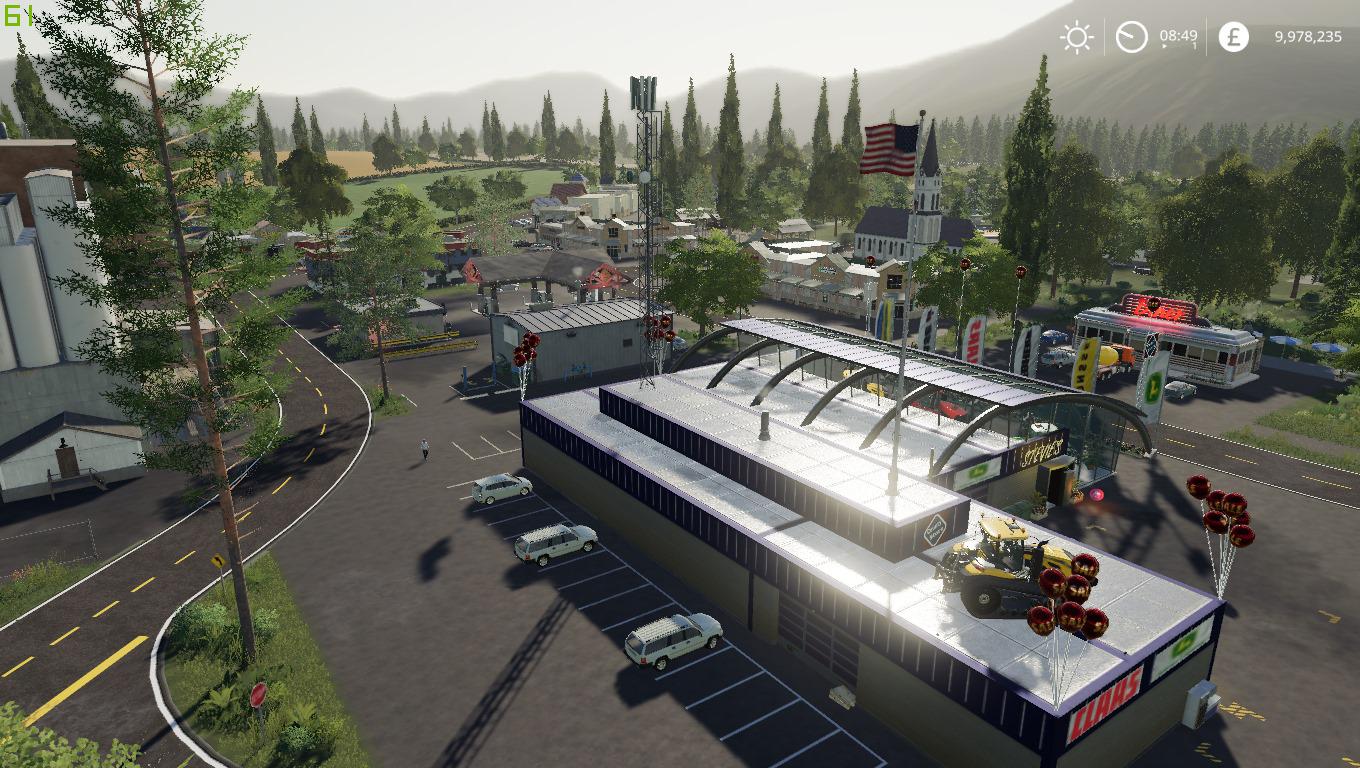Click the sunny weather icon
Image resolution: width=1360 pixels, height=768 pixels.
pos(1077,38)
